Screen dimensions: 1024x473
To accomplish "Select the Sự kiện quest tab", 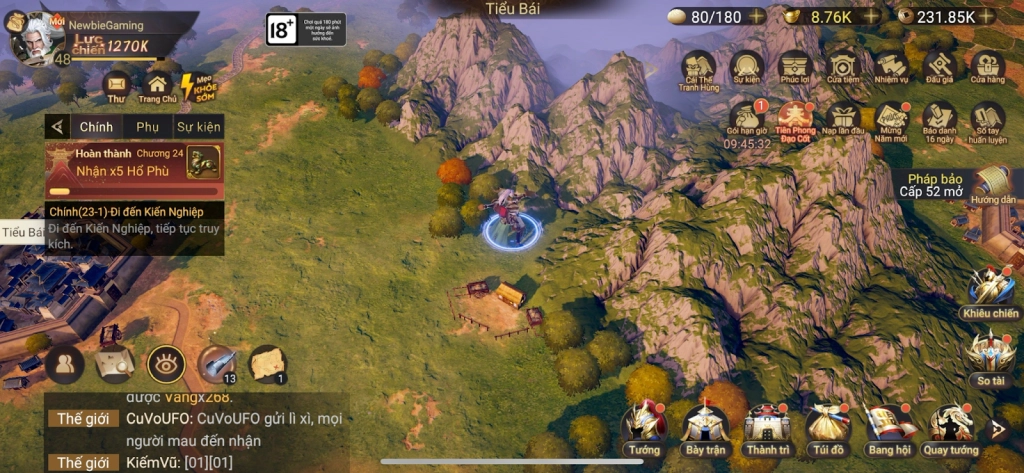I will click(x=198, y=127).
